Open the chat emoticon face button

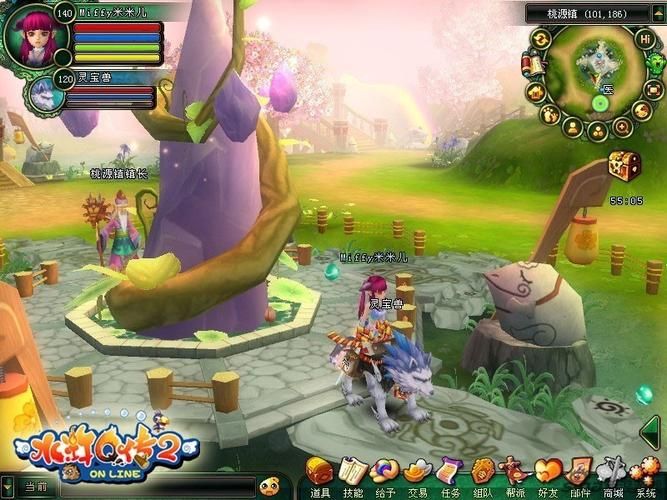click(267, 487)
